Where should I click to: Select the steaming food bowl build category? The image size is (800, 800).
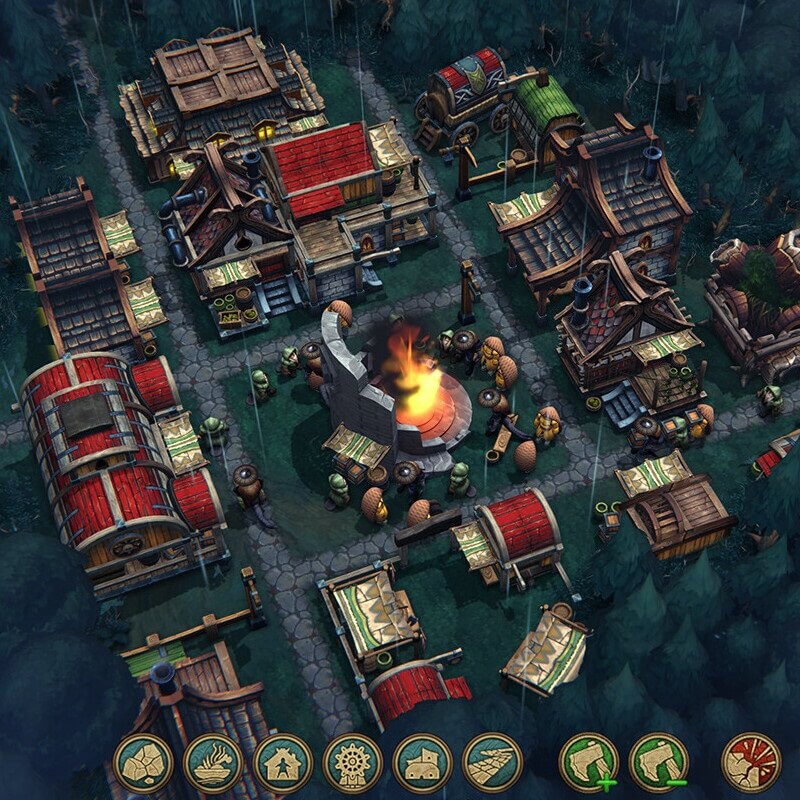[213, 763]
